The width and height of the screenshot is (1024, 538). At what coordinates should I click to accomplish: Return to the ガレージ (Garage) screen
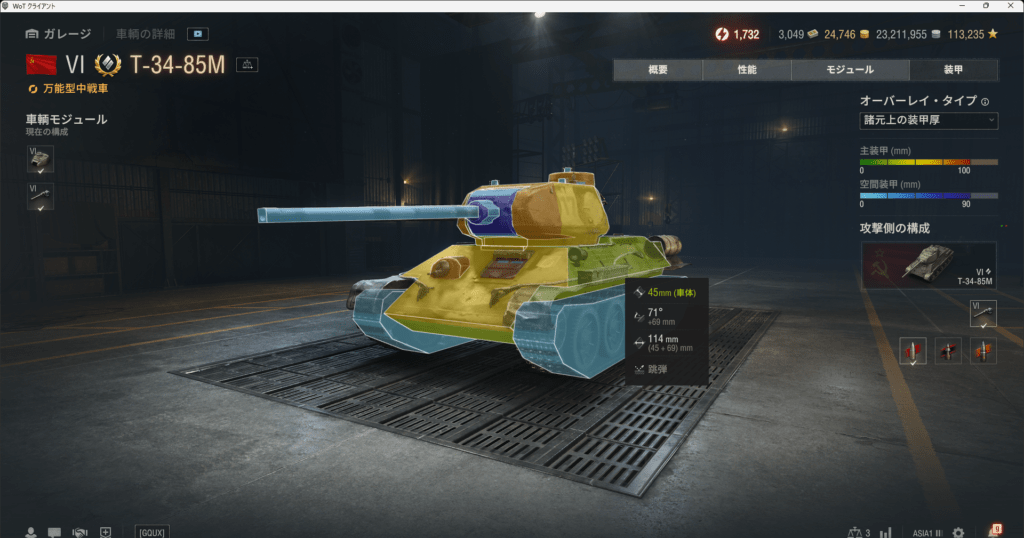tap(58, 33)
